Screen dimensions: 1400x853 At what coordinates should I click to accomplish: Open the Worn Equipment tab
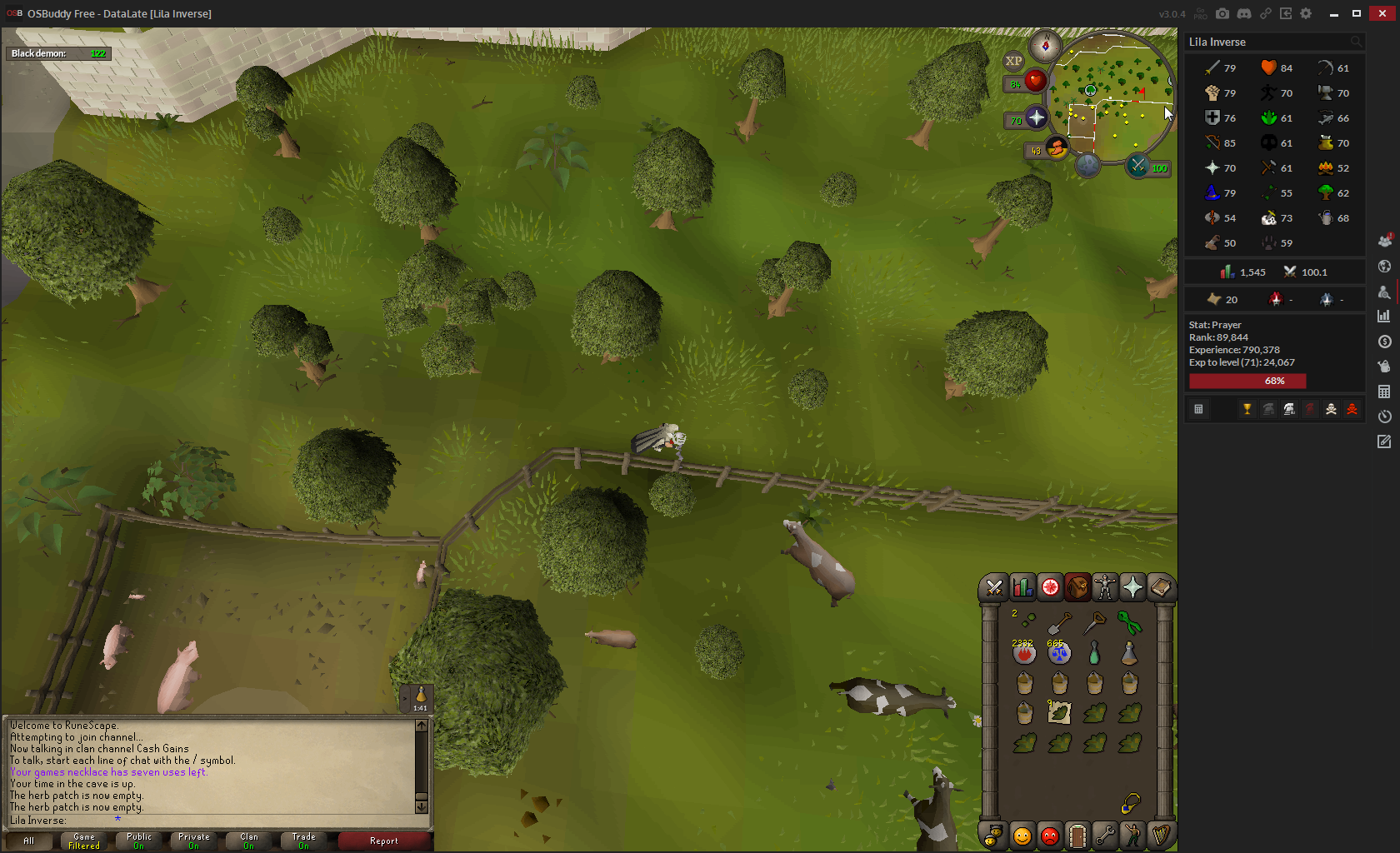[1104, 588]
